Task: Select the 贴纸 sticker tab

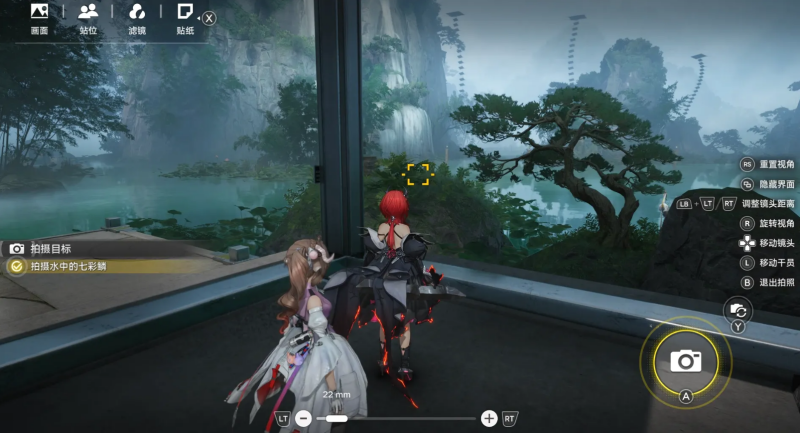Action: [185, 18]
